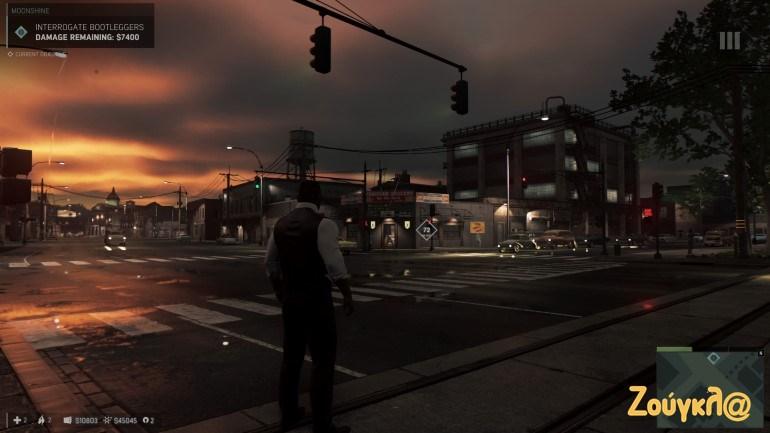The width and height of the screenshot is (770, 433).
Task: Click the diamond objective marker icon
Action: 21,32
